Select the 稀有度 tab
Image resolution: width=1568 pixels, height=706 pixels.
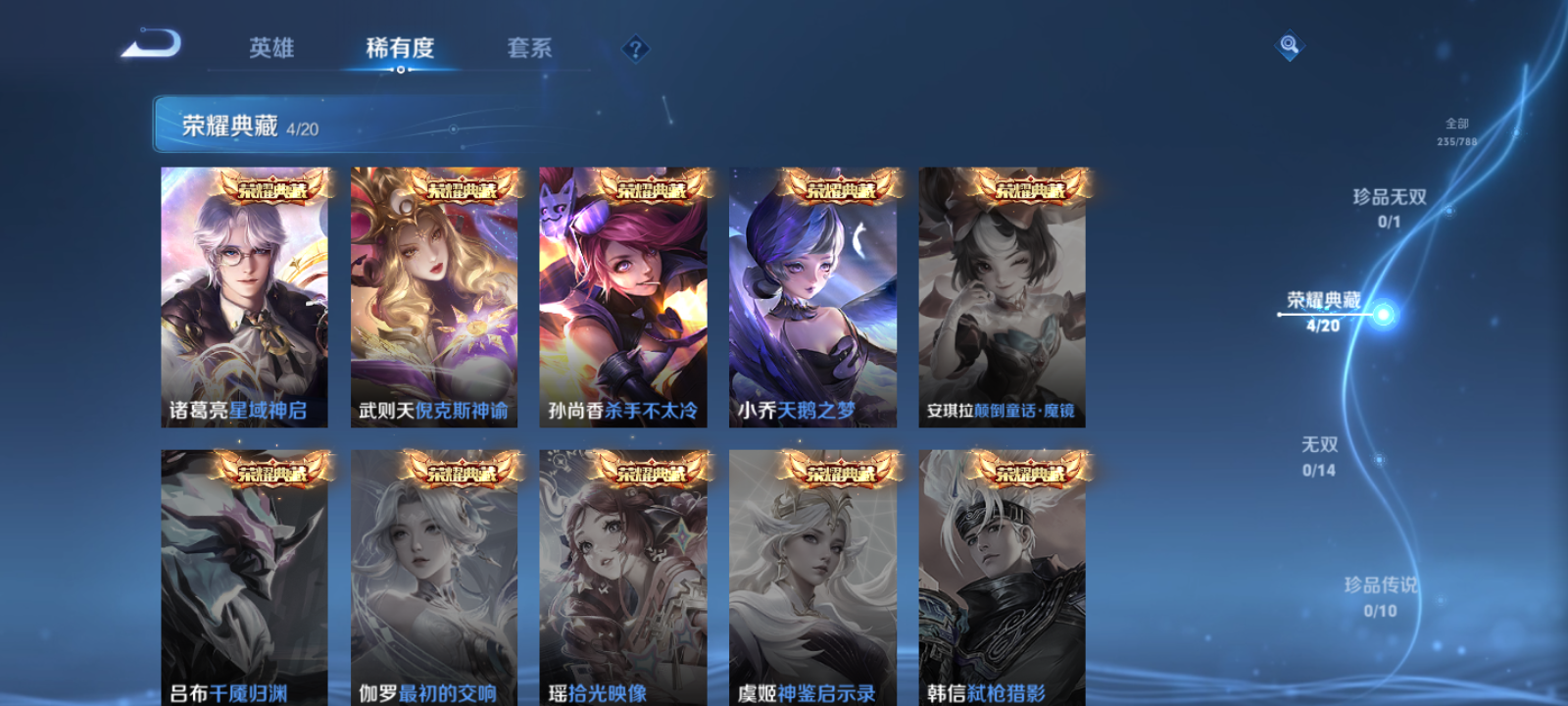pyautogui.click(x=398, y=47)
